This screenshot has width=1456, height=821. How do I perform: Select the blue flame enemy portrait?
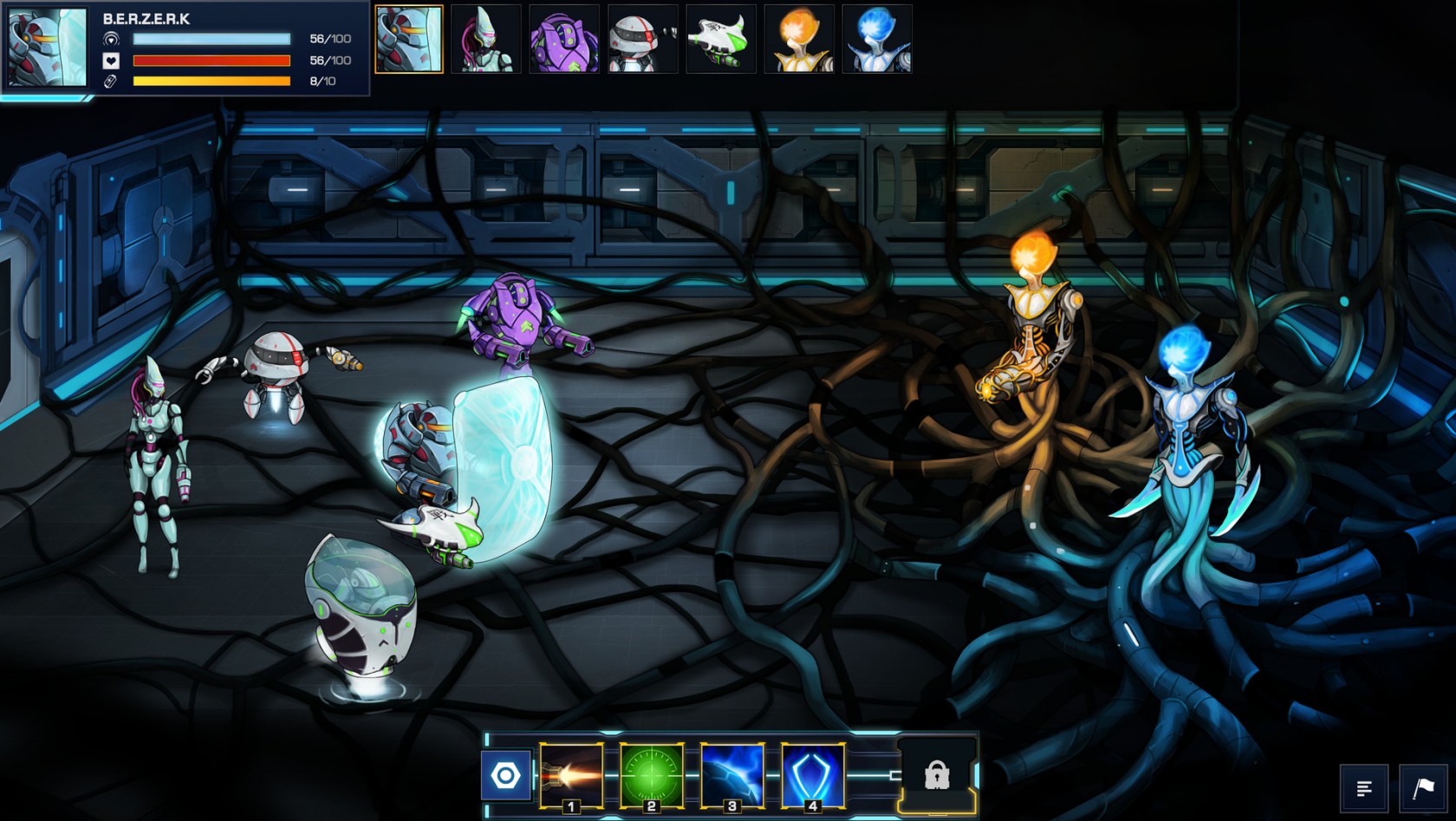tap(877, 39)
